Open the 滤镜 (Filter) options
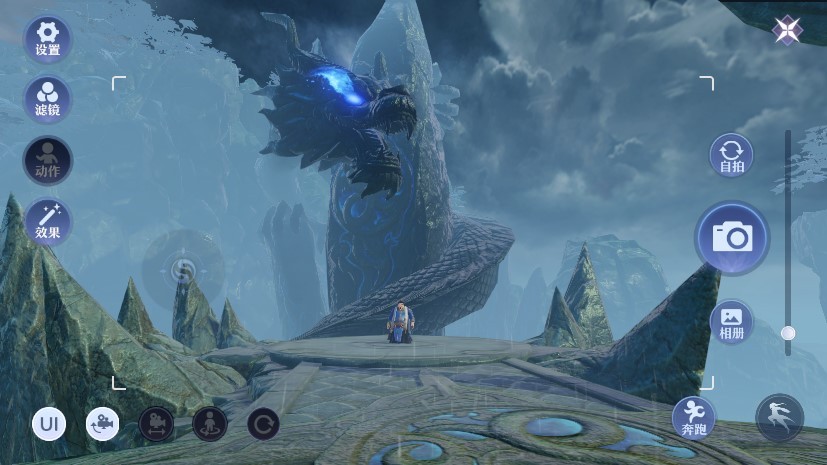827x465 pixels. point(47,98)
